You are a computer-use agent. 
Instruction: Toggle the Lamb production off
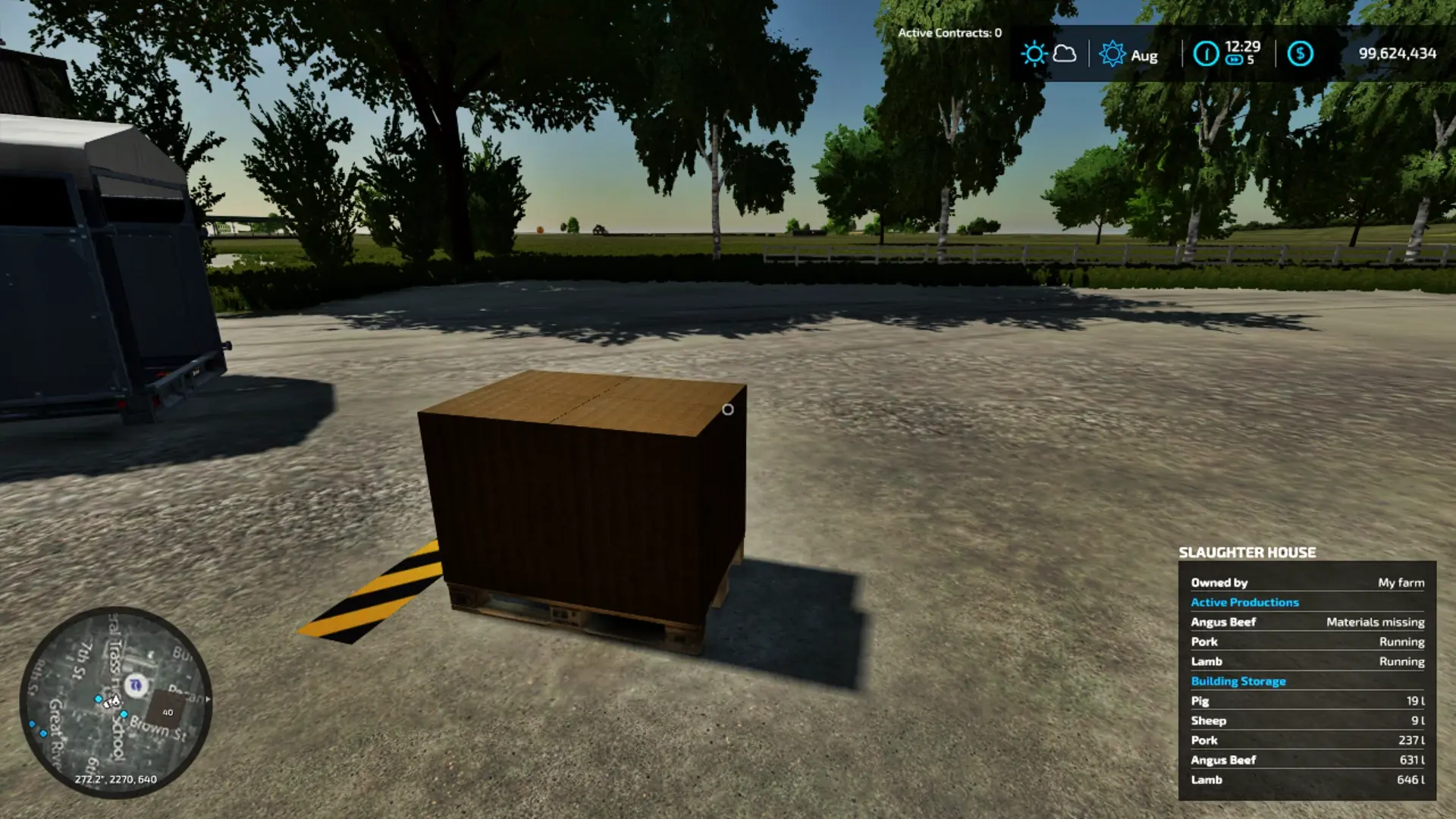pos(1207,661)
